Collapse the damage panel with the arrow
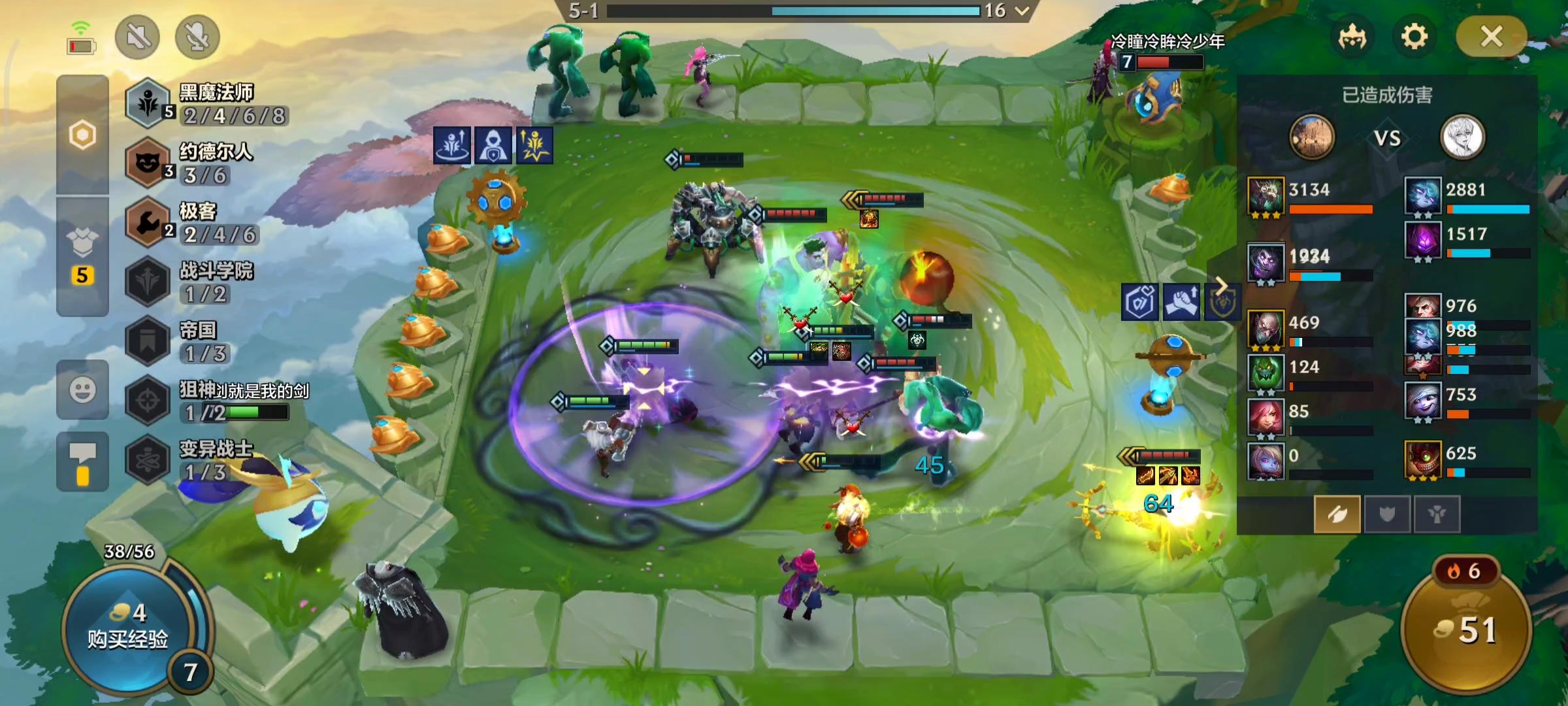 (1220, 286)
